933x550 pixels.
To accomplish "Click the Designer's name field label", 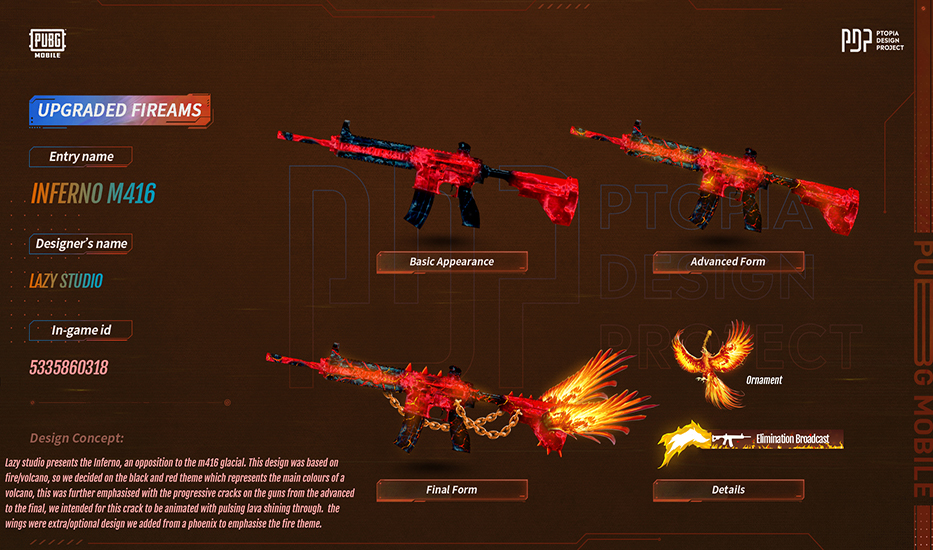I will click(82, 244).
